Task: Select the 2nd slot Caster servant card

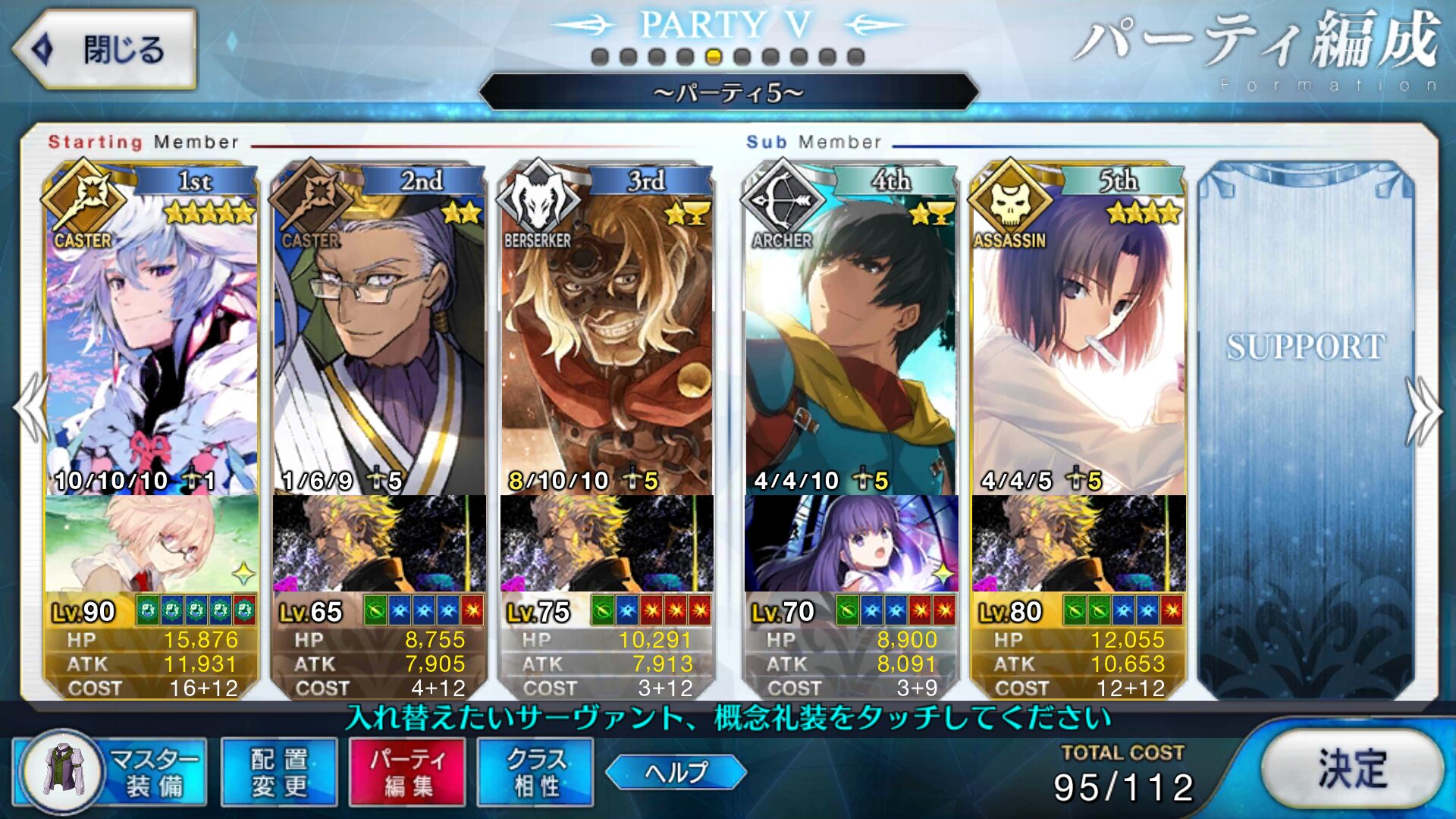Action: pyautogui.click(x=379, y=334)
